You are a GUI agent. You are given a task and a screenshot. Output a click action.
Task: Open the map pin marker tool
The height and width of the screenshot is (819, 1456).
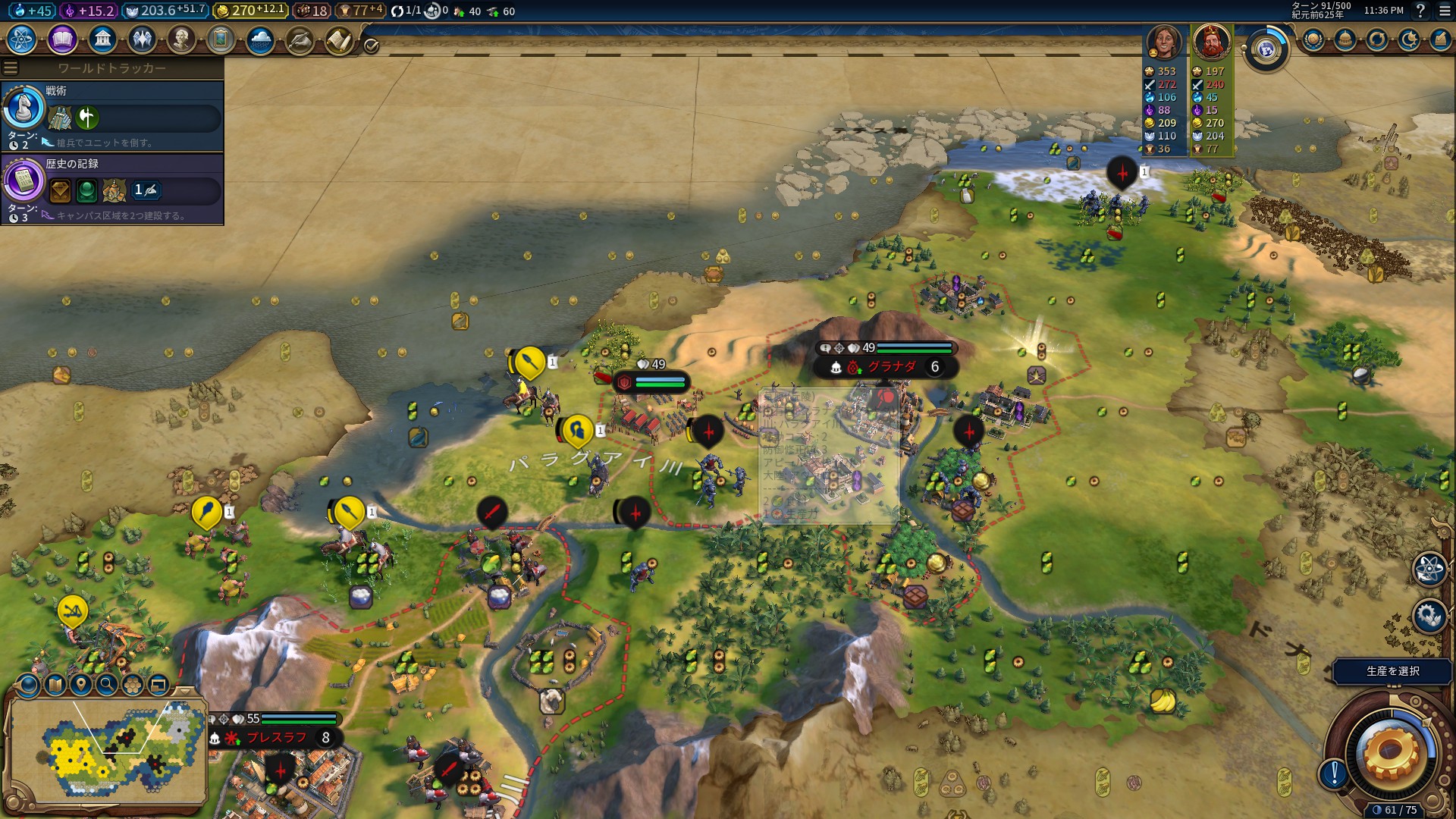click(x=80, y=685)
